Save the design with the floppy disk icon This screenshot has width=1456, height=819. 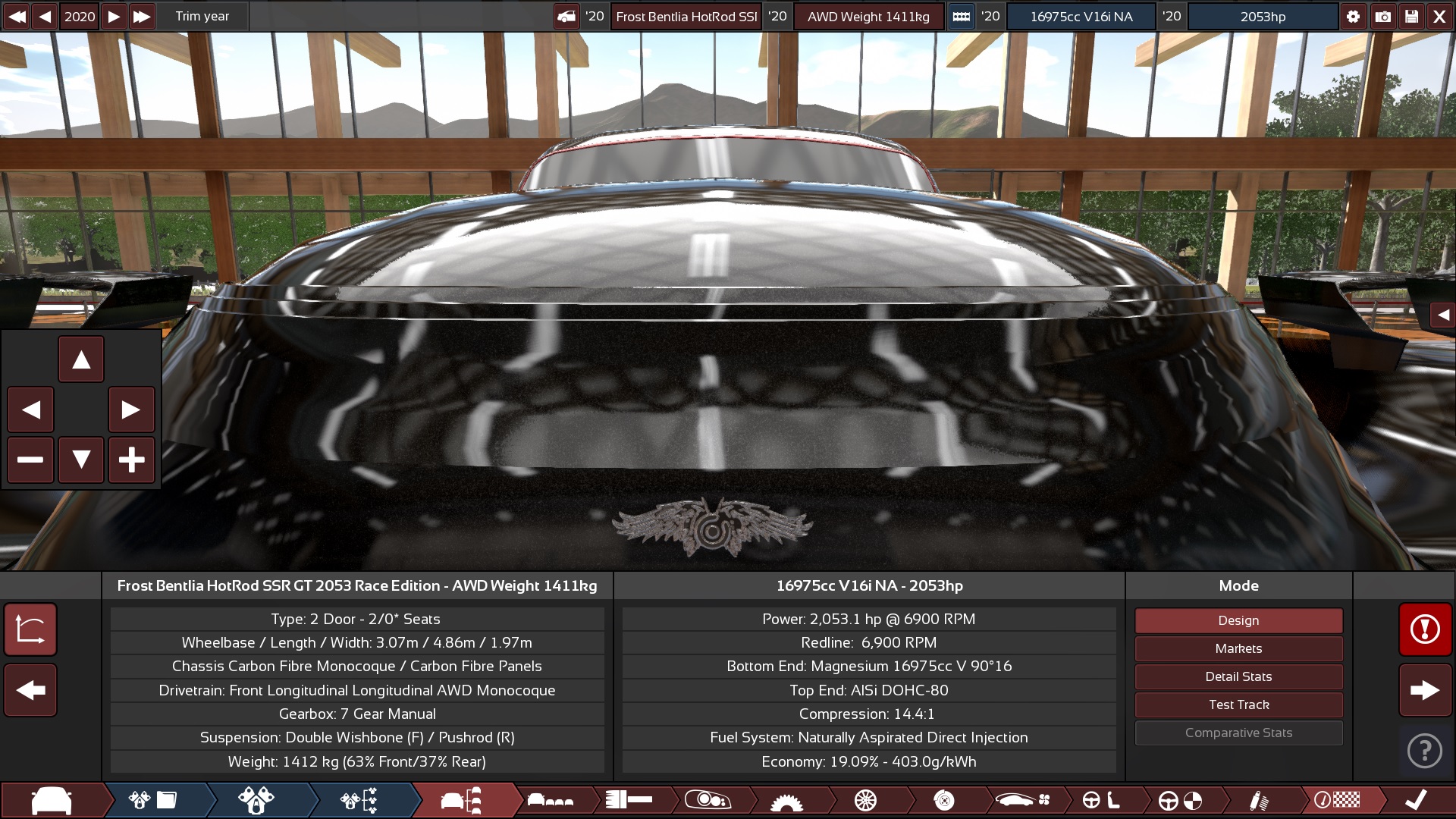(1410, 16)
